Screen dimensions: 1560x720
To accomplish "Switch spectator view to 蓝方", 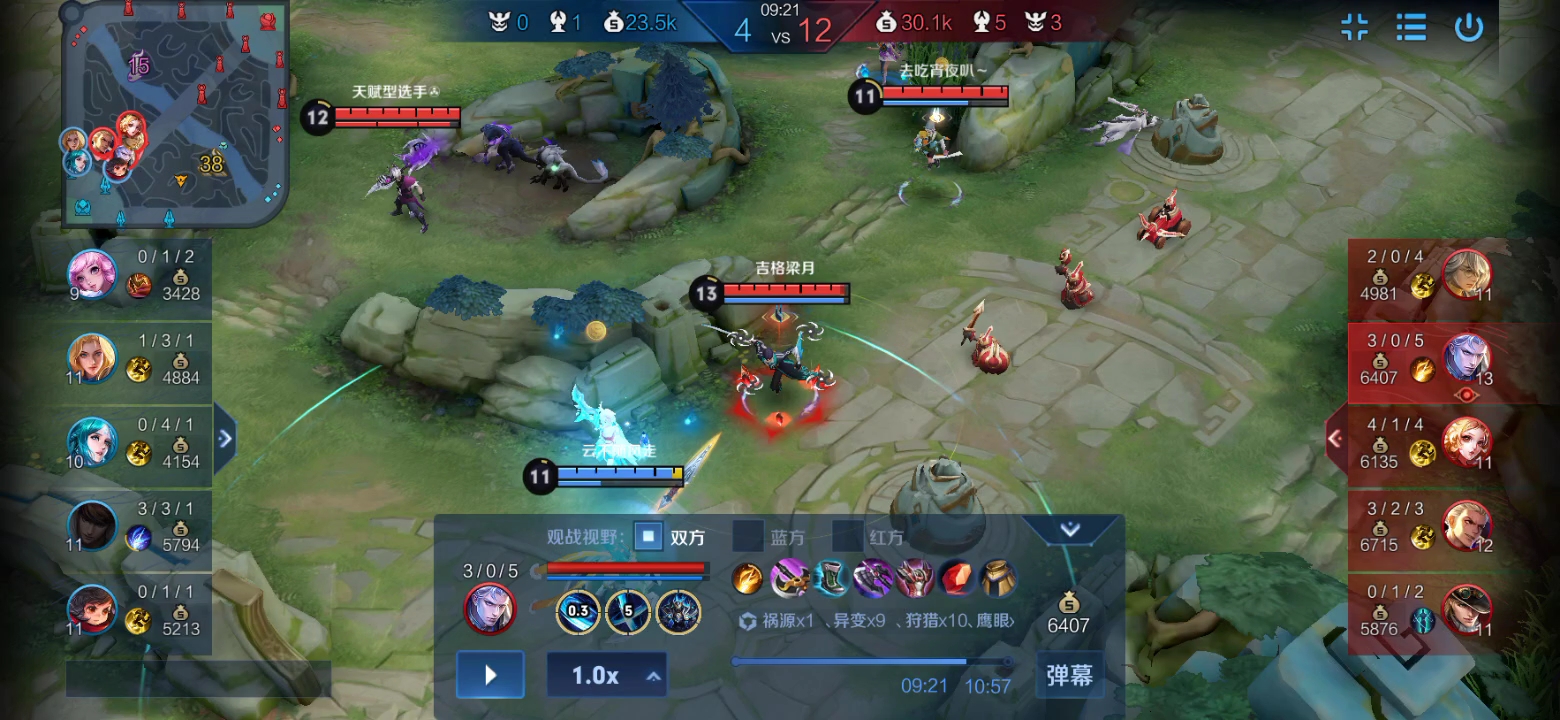I will point(747,537).
